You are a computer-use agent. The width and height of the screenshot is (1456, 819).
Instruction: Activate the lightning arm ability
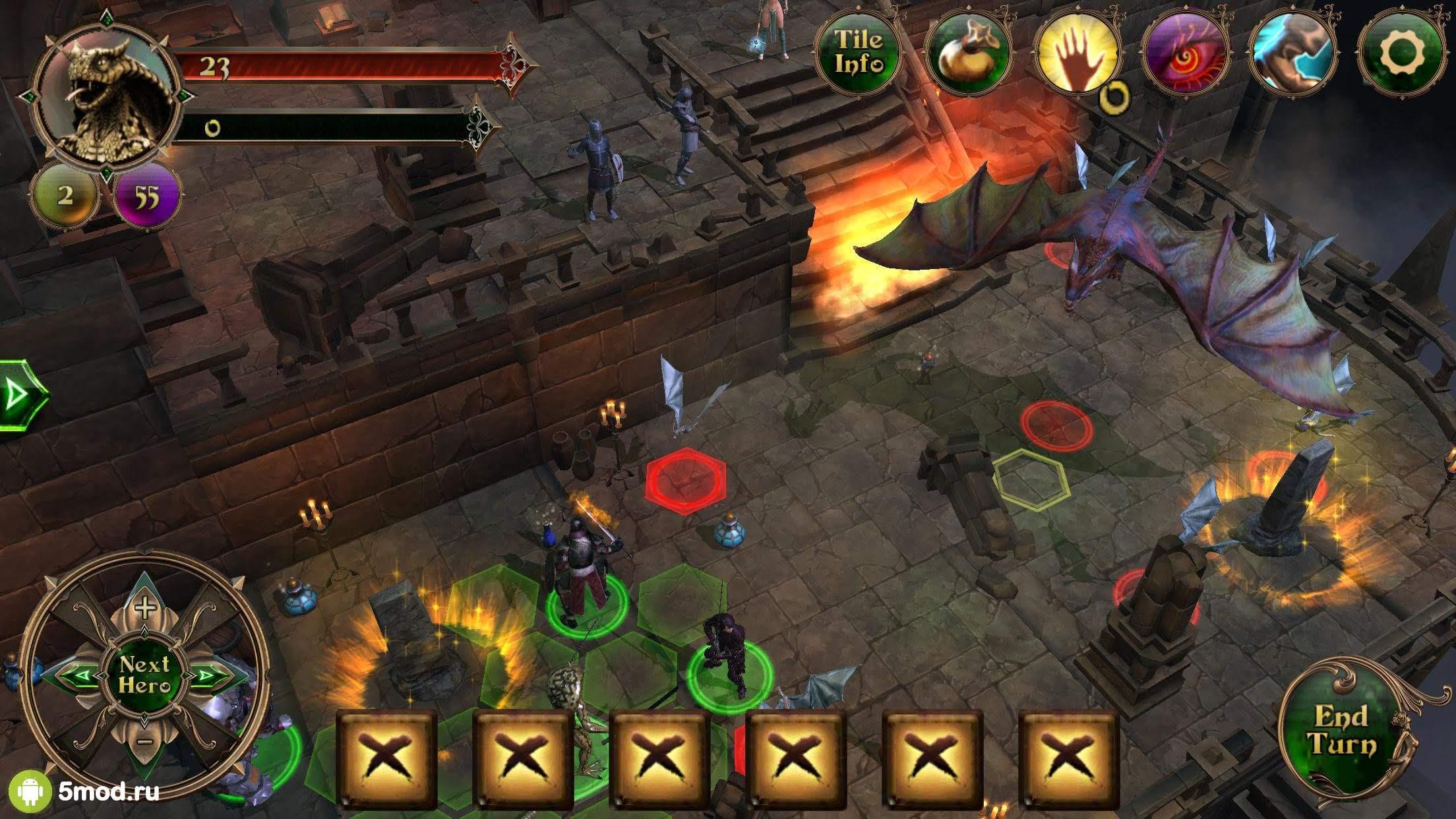1292,51
